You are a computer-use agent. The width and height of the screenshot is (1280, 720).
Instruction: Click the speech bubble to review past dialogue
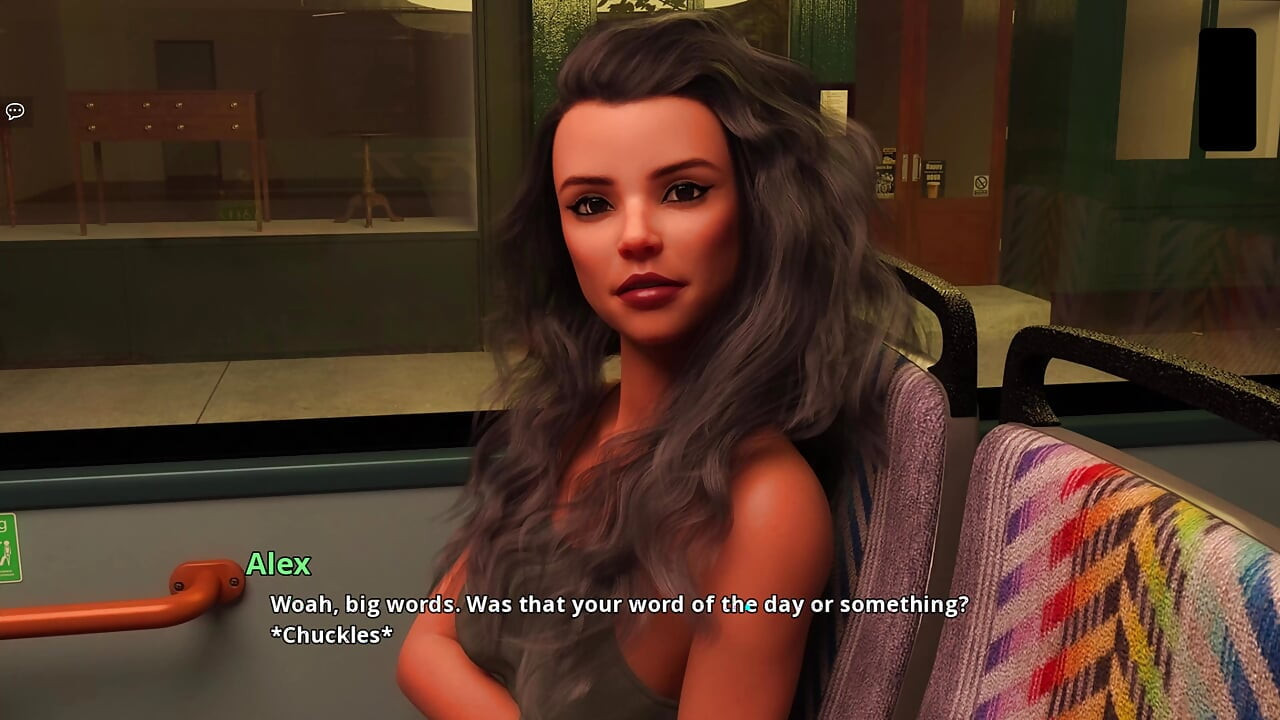point(14,110)
